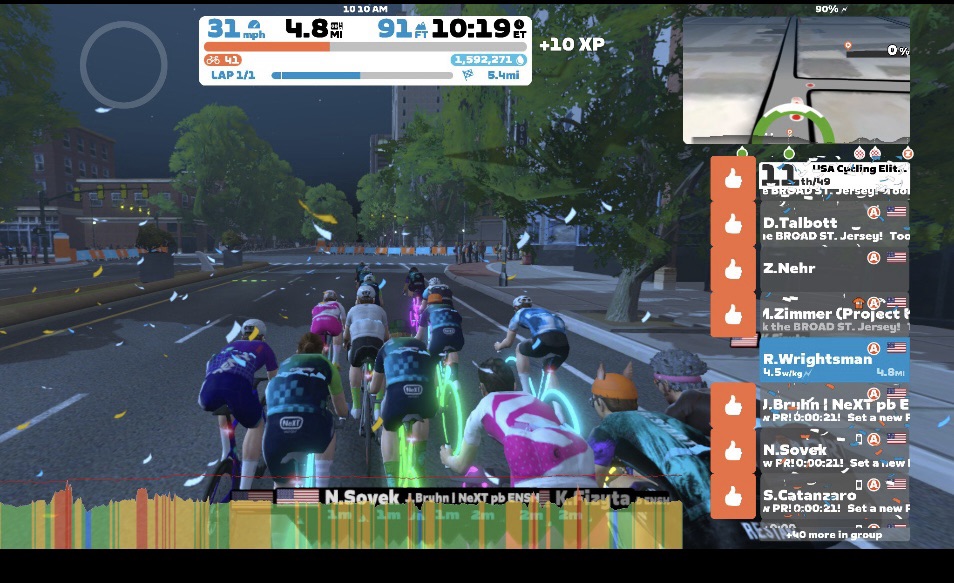Viewport: 954px width, 583px height.
Task: Give N.Sovek a Ride On thumbs-up
Action: click(733, 451)
